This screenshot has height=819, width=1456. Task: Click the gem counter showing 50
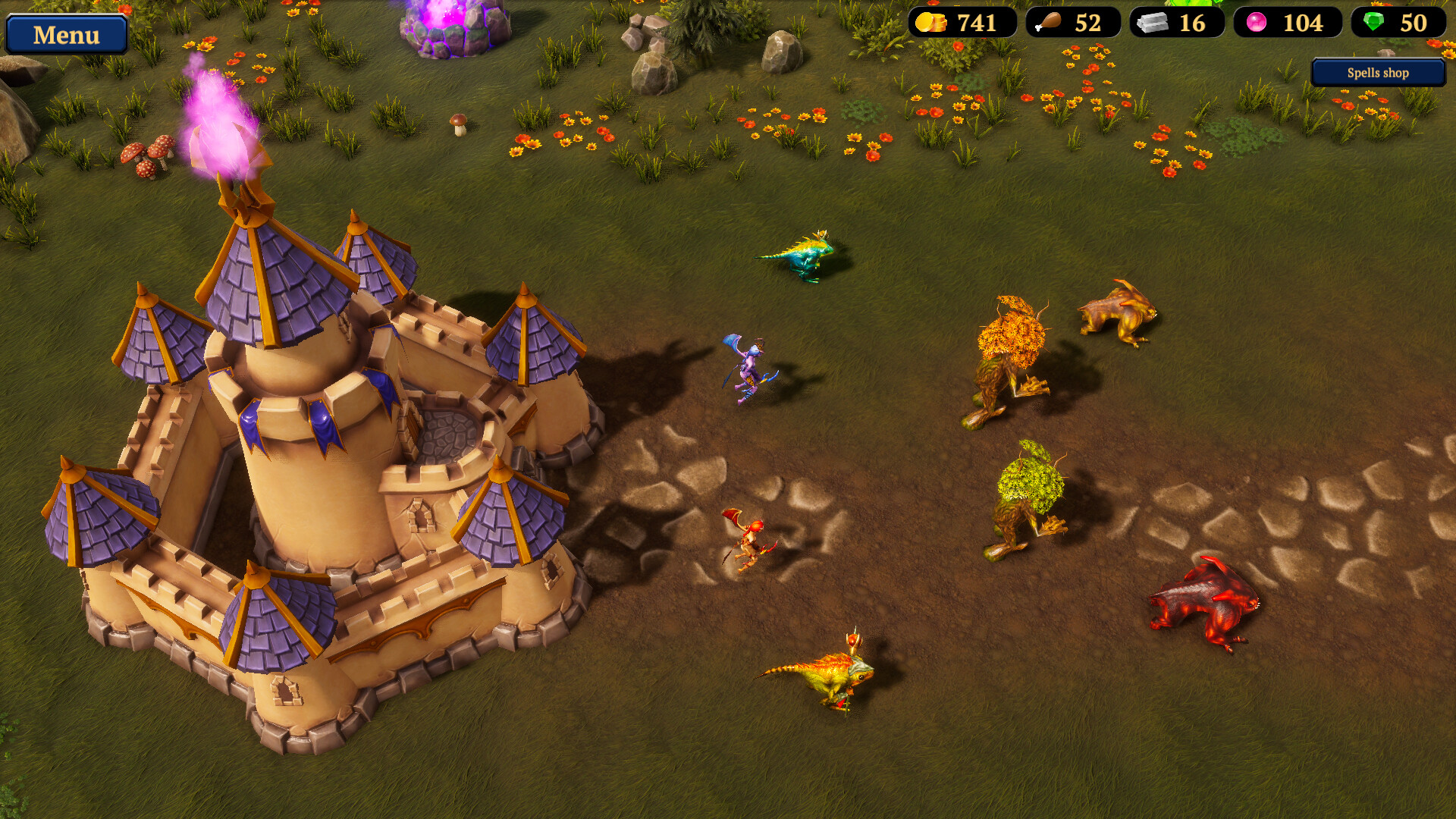(x=1415, y=23)
